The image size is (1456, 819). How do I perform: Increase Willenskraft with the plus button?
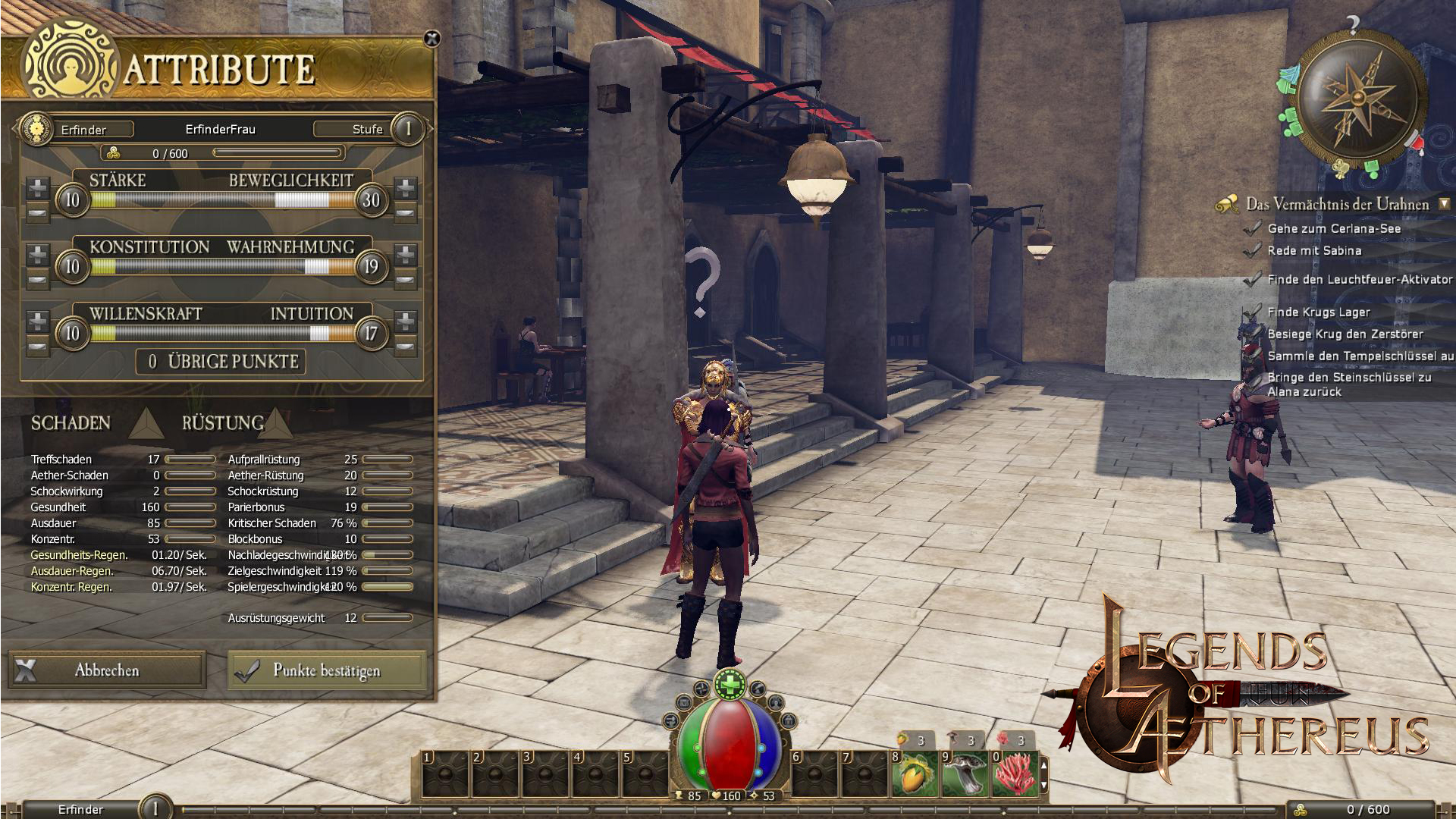coord(37,320)
